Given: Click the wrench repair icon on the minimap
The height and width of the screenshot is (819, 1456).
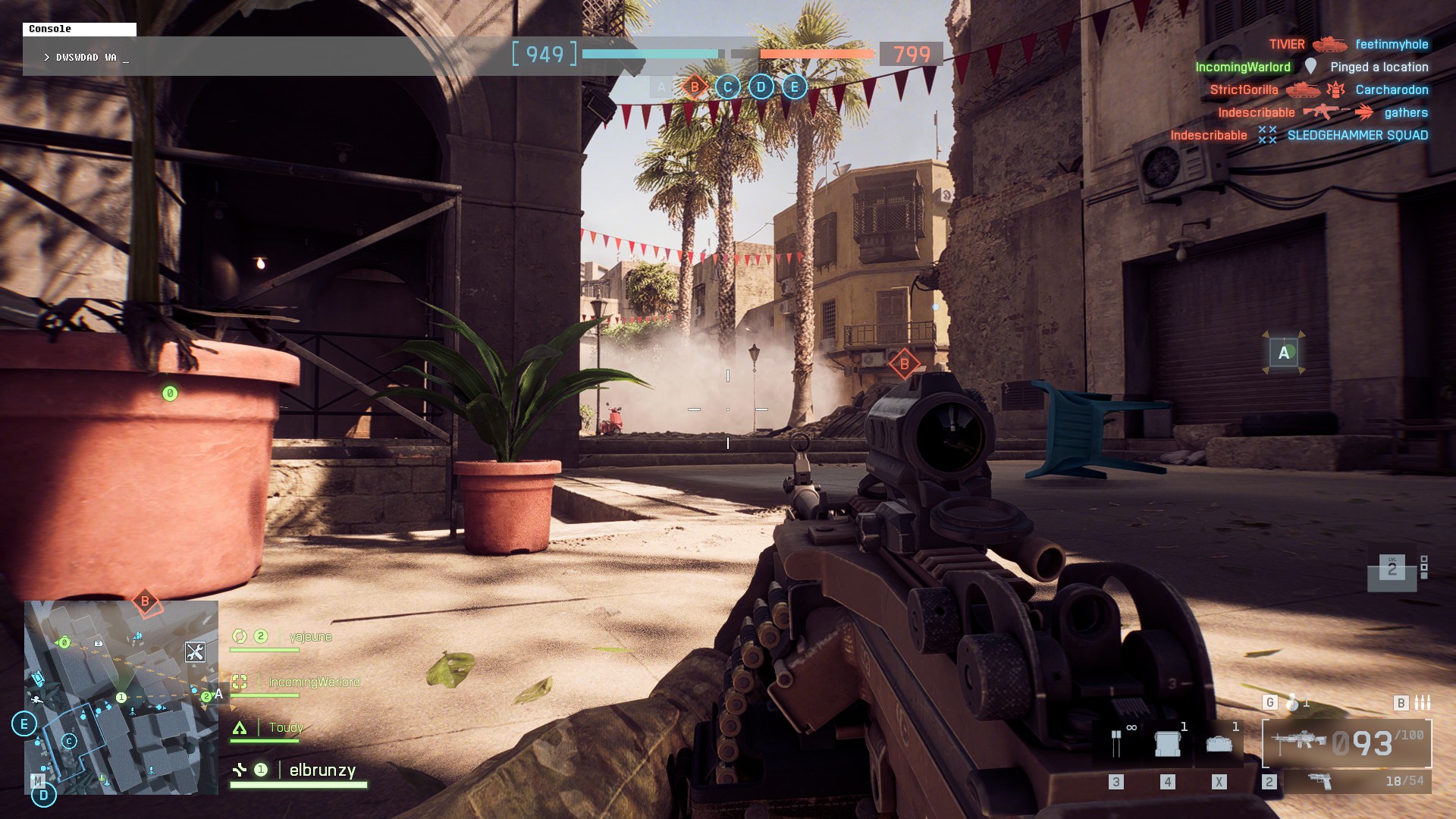Looking at the screenshot, I should (195, 652).
